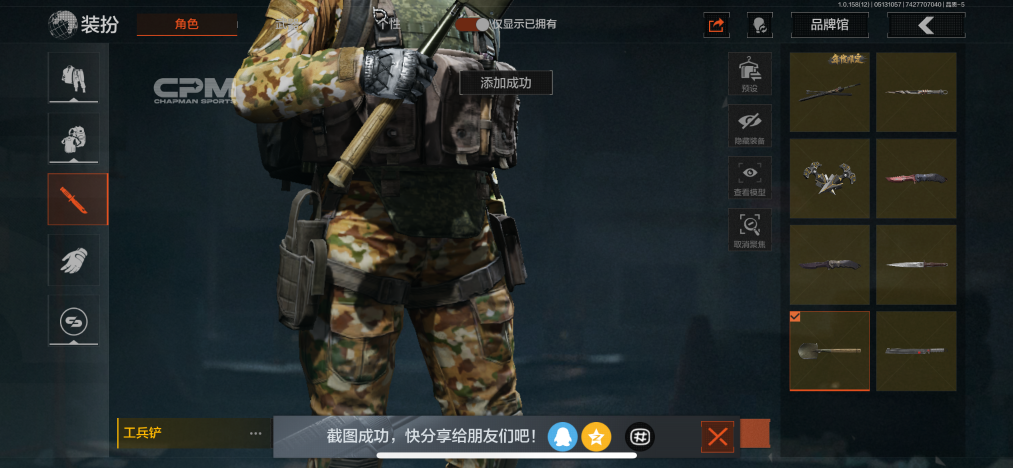The width and height of the screenshot is (1013, 468).
Task: Select the clothing outfit category icon
Action: [x=73, y=76]
